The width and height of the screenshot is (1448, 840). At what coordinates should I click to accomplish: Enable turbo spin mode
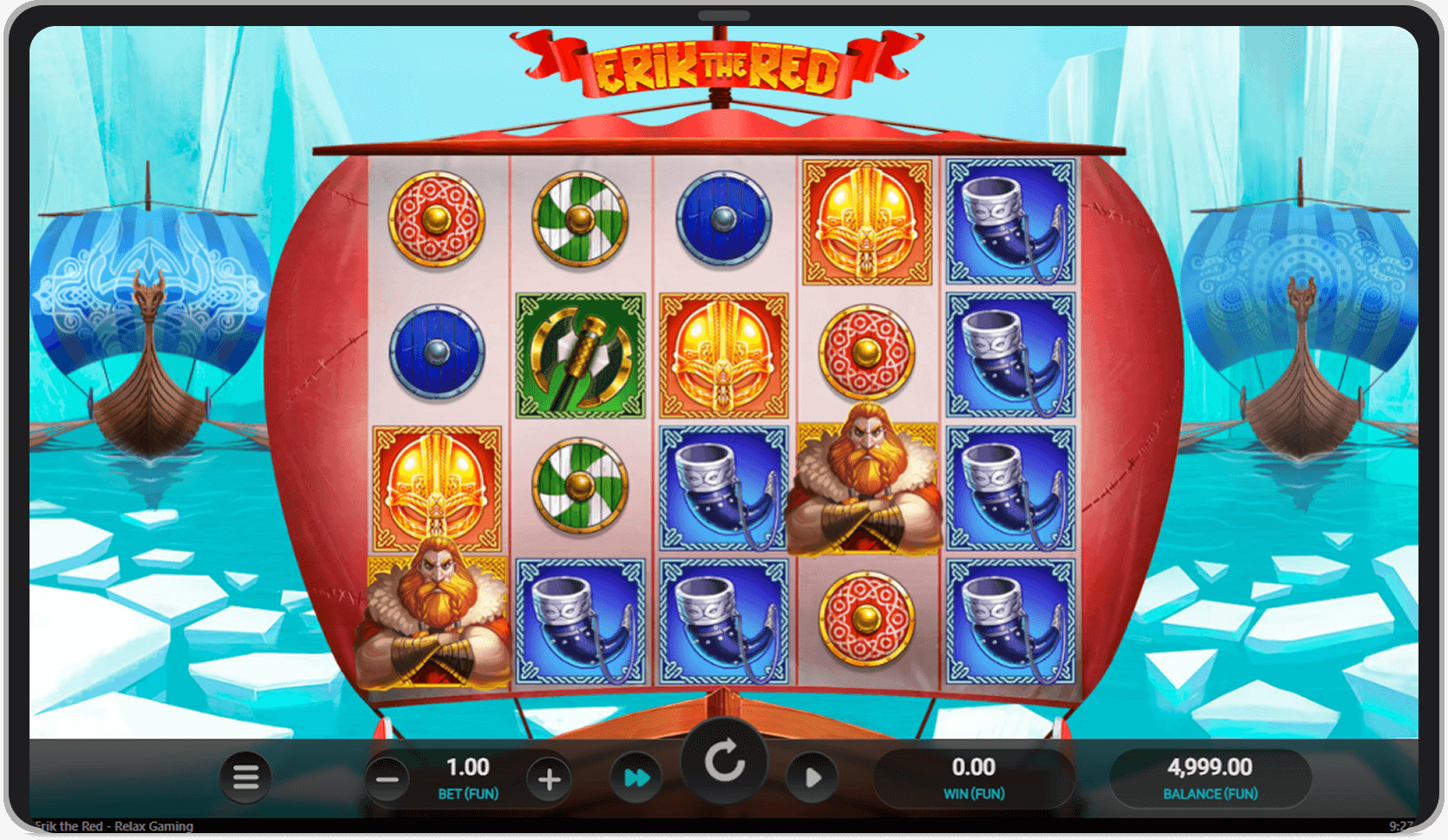coord(637,778)
